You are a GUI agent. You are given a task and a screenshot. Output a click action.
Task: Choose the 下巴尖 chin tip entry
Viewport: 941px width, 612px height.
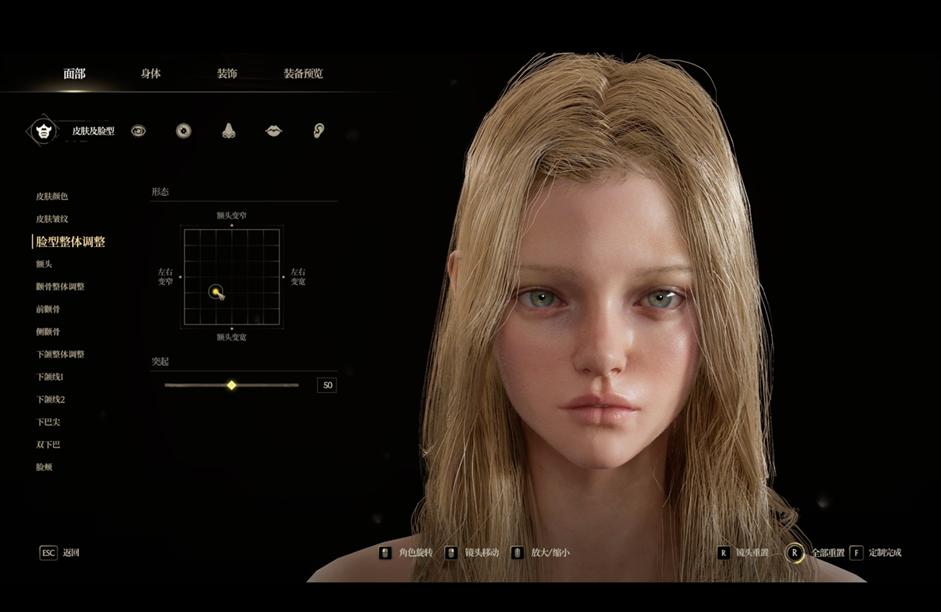tap(48, 422)
